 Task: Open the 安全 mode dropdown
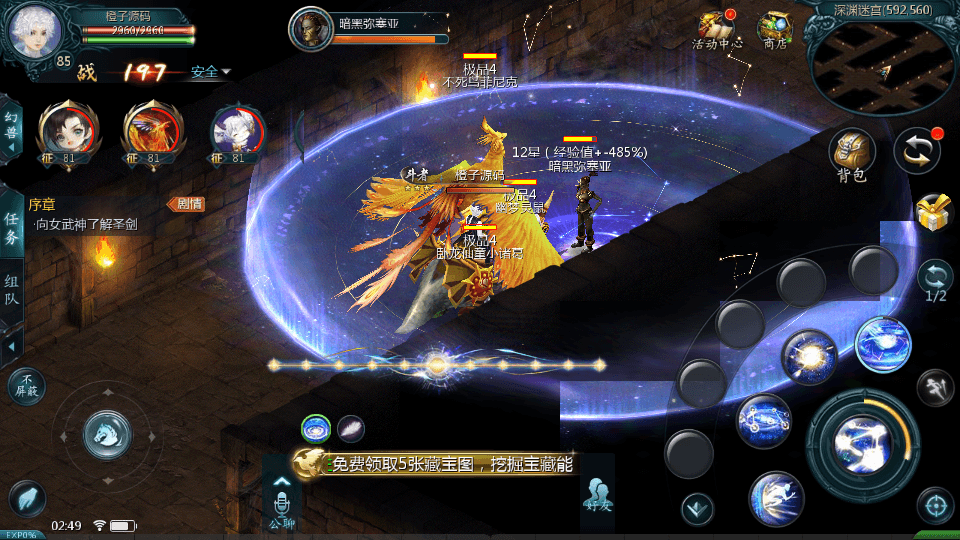coord(211,72)
